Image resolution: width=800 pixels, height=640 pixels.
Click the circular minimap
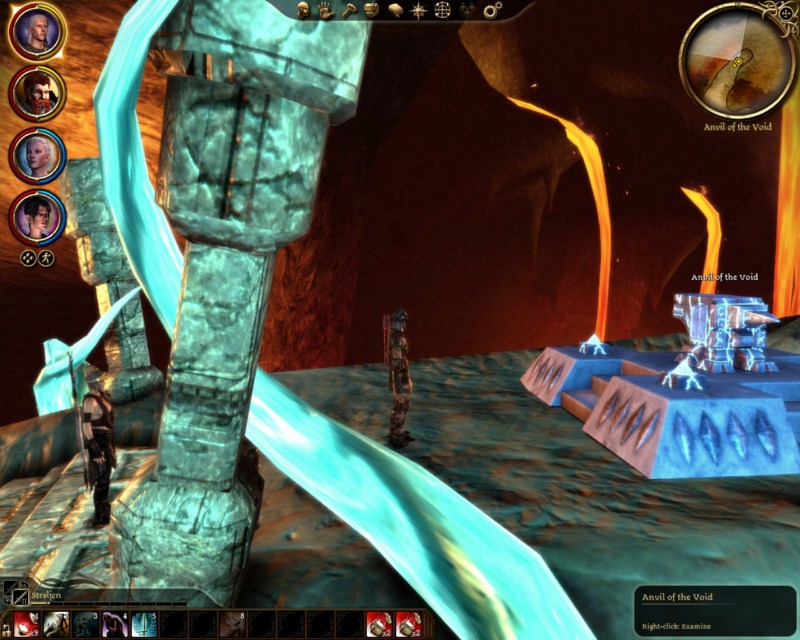coord(738,61)
